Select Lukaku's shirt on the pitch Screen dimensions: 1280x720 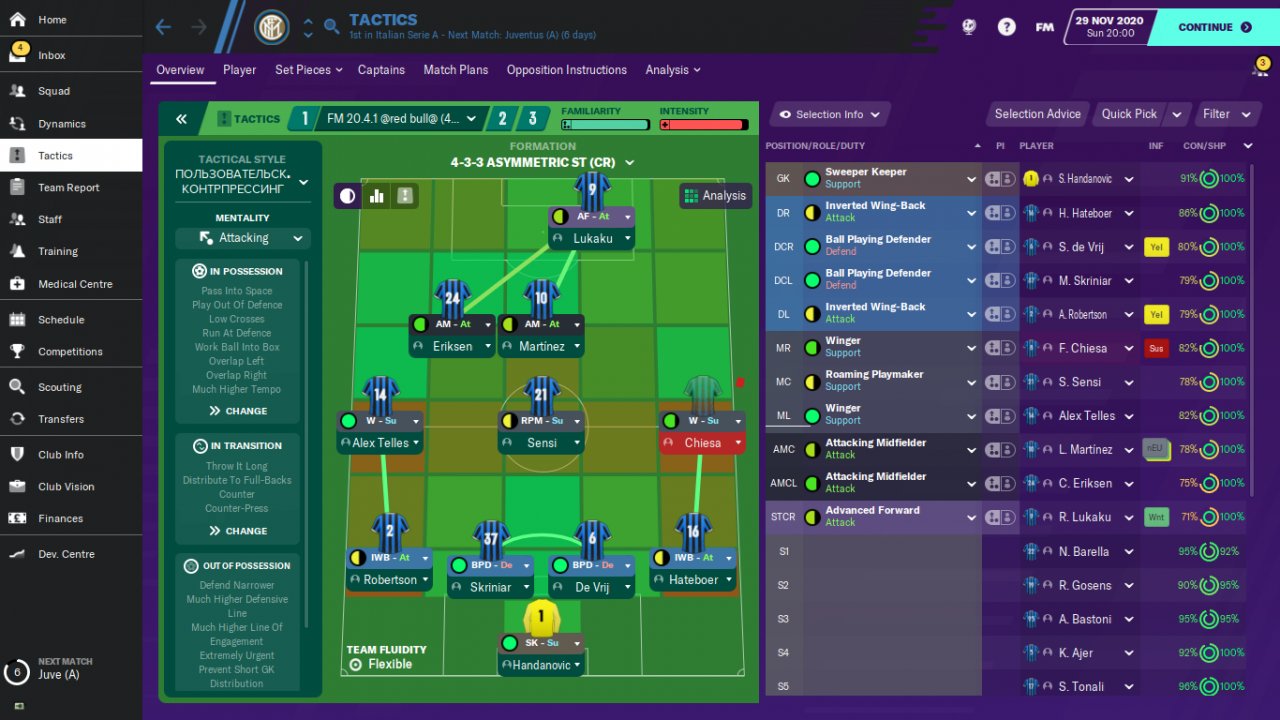coord(592,189)
